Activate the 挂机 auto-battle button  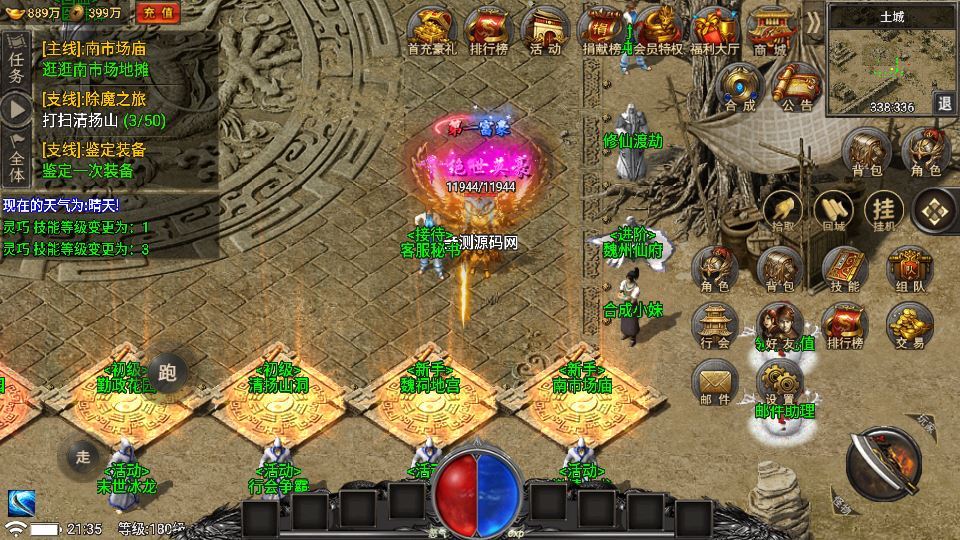[x=884, y=210]
